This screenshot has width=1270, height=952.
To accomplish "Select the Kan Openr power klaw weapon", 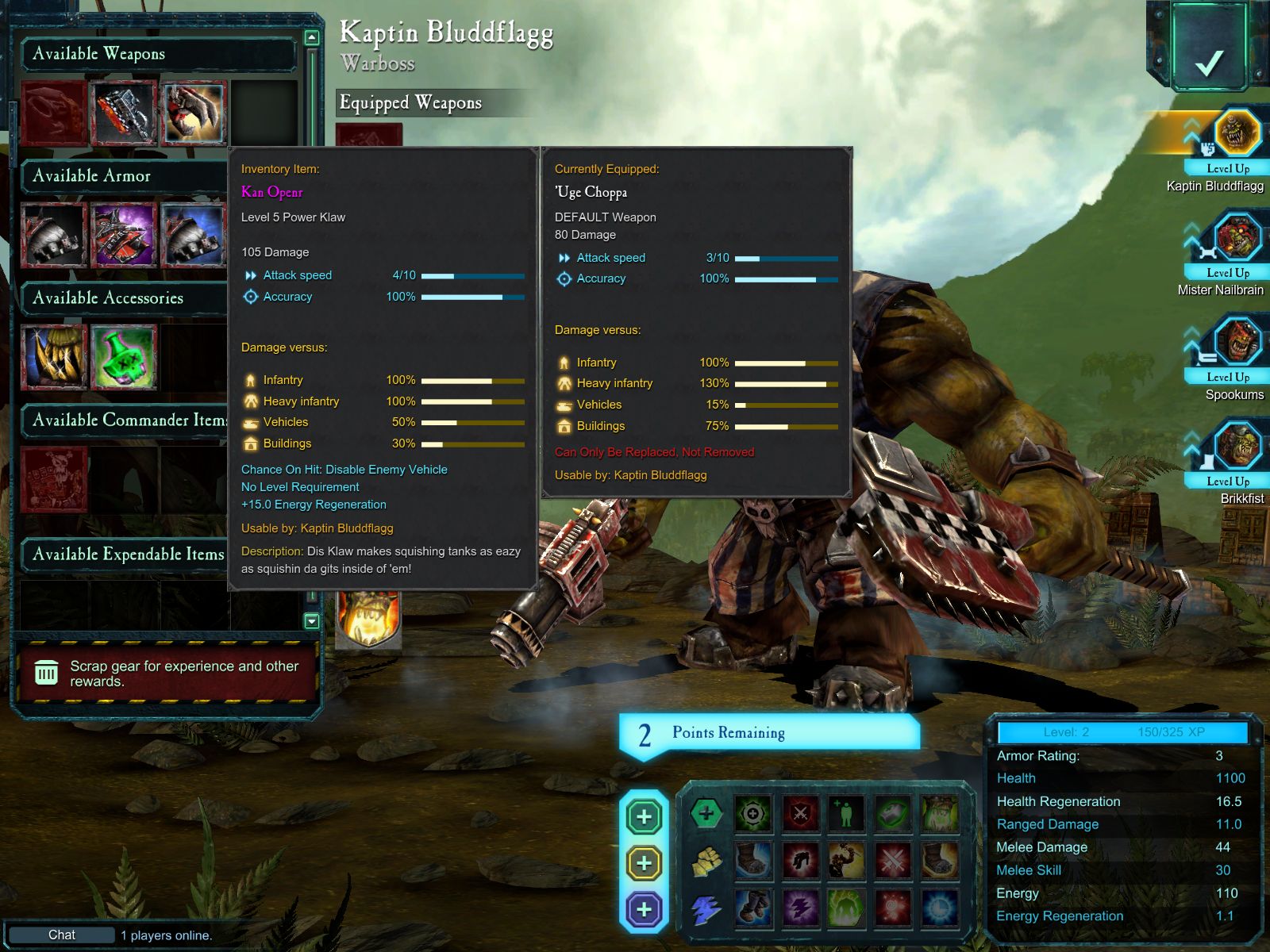I will (194, 111).
